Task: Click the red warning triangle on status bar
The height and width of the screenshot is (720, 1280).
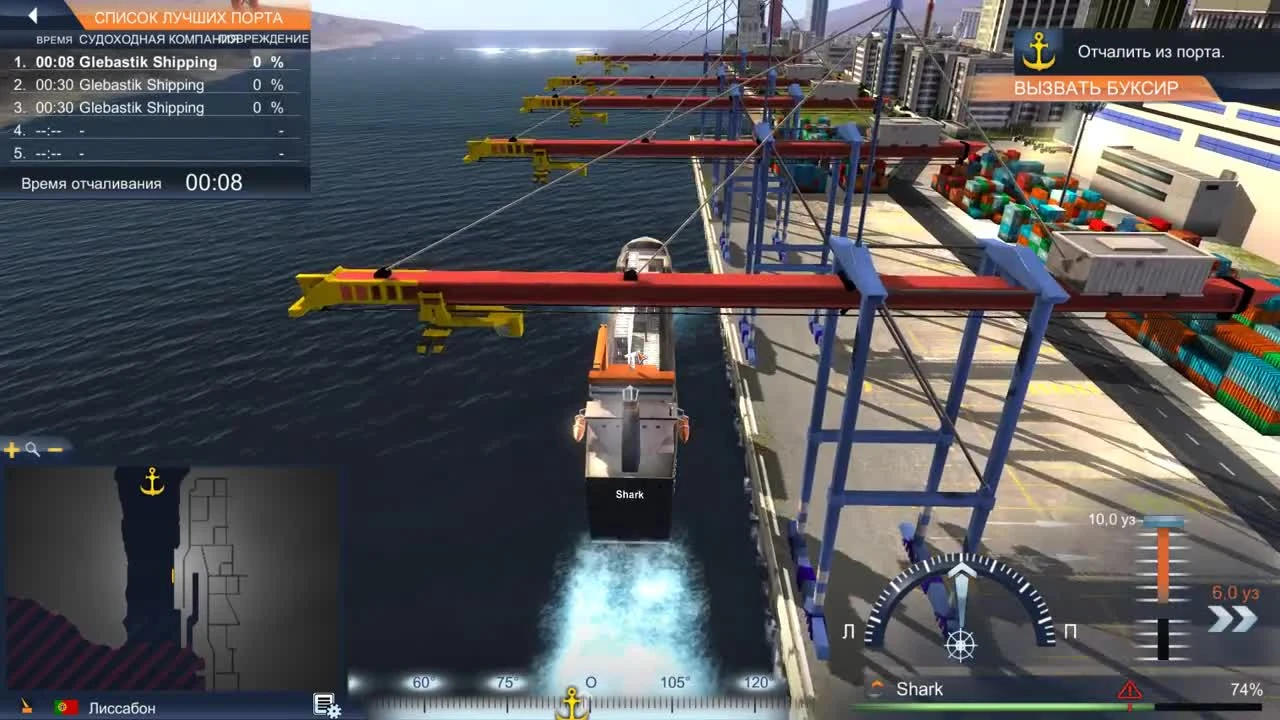Action: click(x=1129, y=688)
